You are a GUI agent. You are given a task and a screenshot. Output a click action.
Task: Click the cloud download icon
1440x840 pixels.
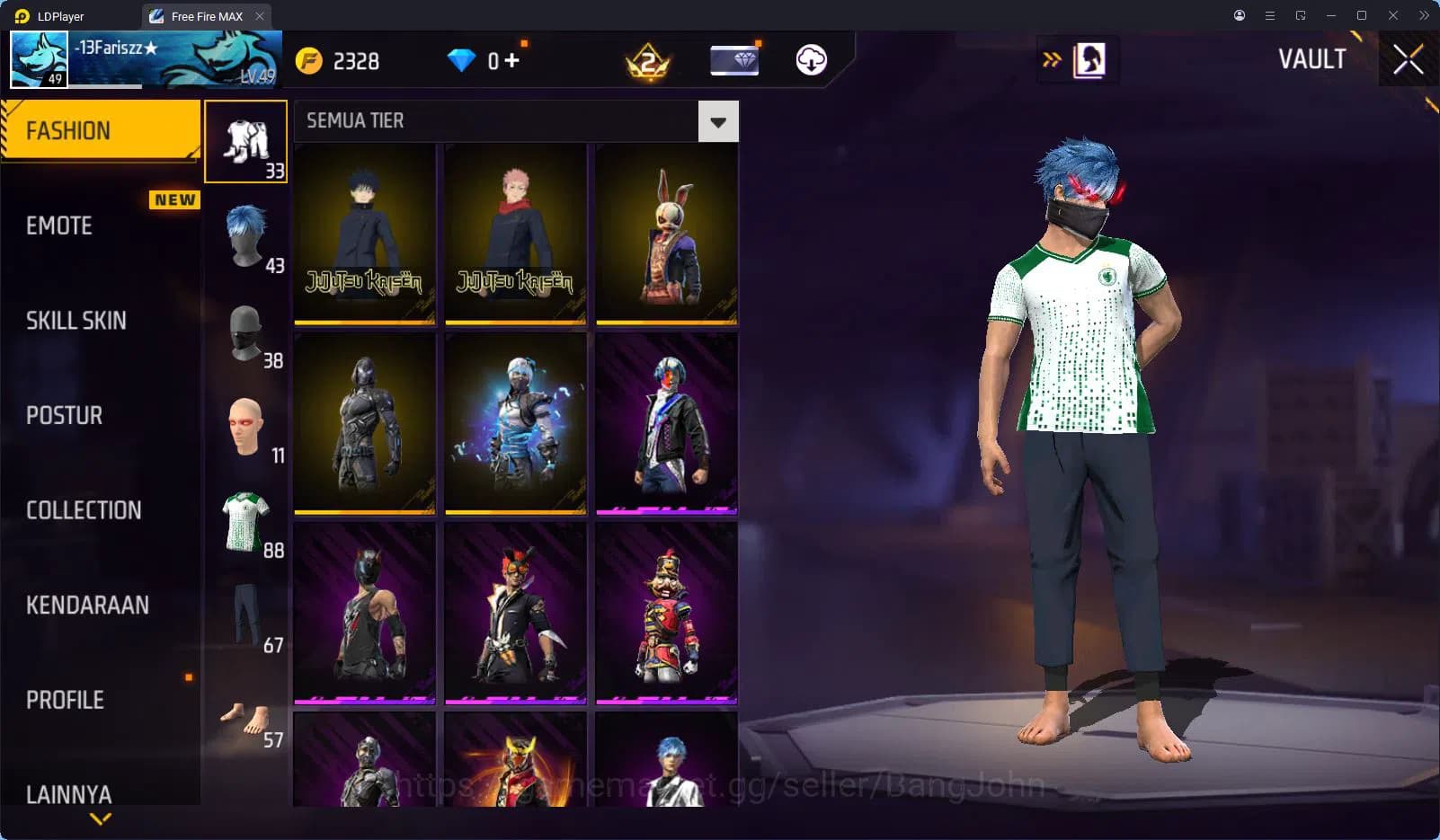point(811,60)
